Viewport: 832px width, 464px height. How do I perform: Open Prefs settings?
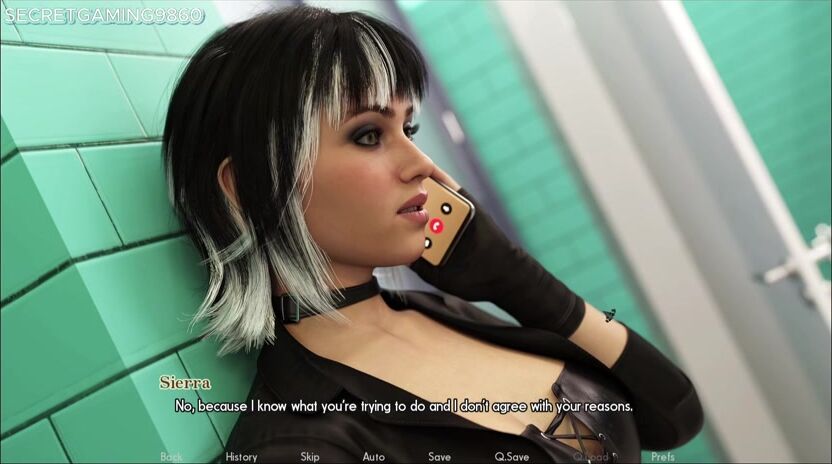click(x=662, y=457)
